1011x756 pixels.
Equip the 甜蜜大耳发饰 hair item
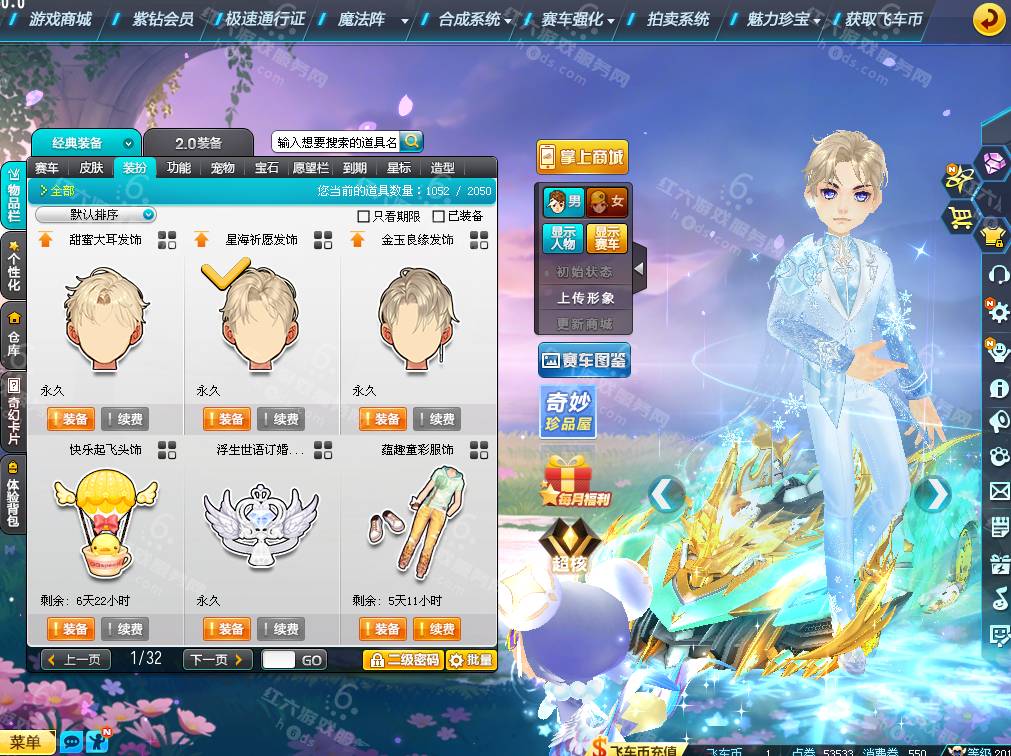tap(69, 419)
